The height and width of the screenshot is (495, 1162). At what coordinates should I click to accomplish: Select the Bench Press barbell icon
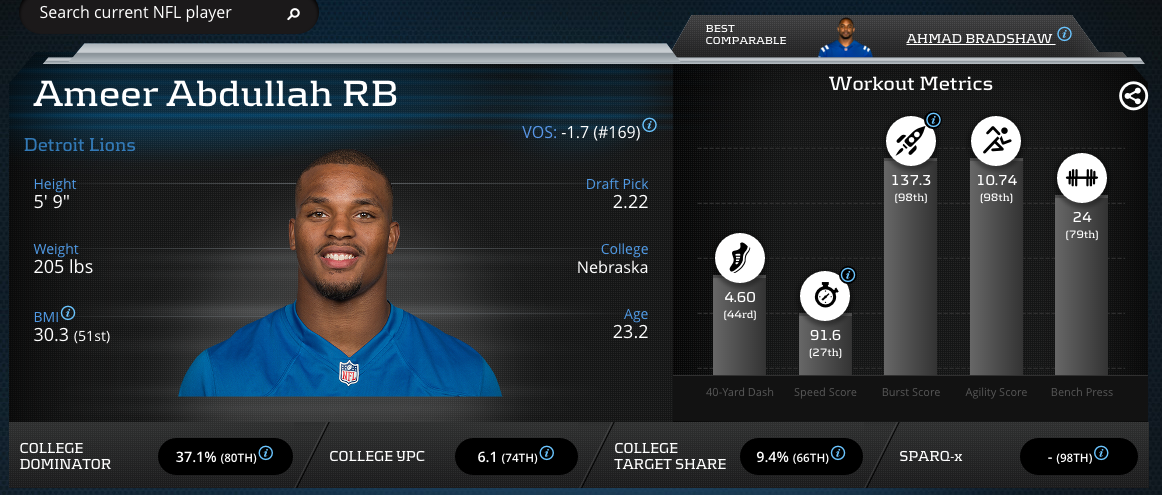point(1082,180)
